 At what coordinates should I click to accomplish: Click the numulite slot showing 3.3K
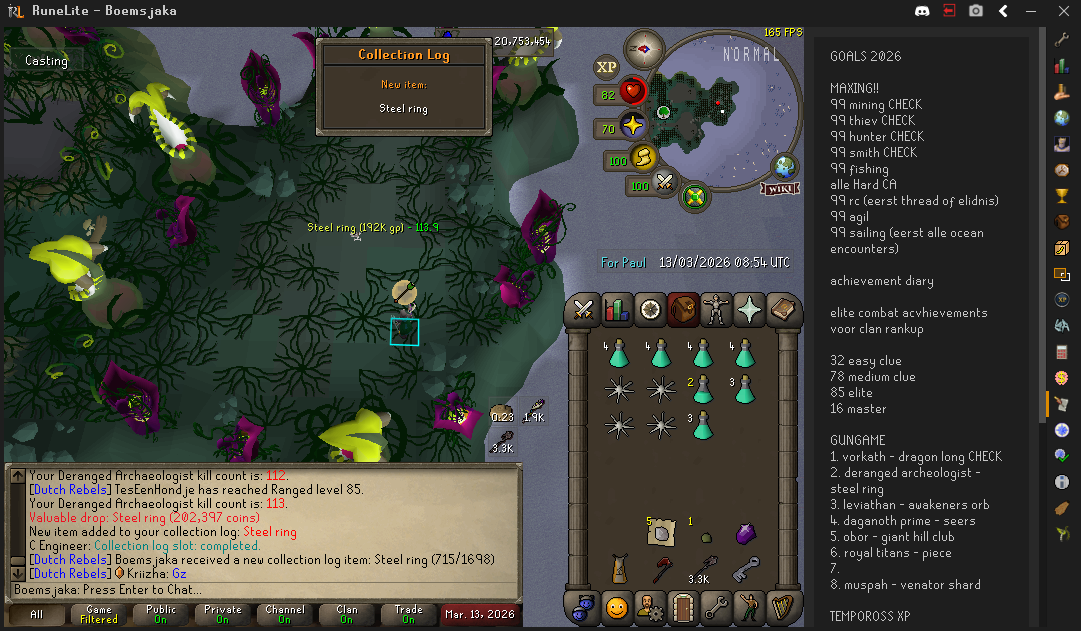pos(704,569)
